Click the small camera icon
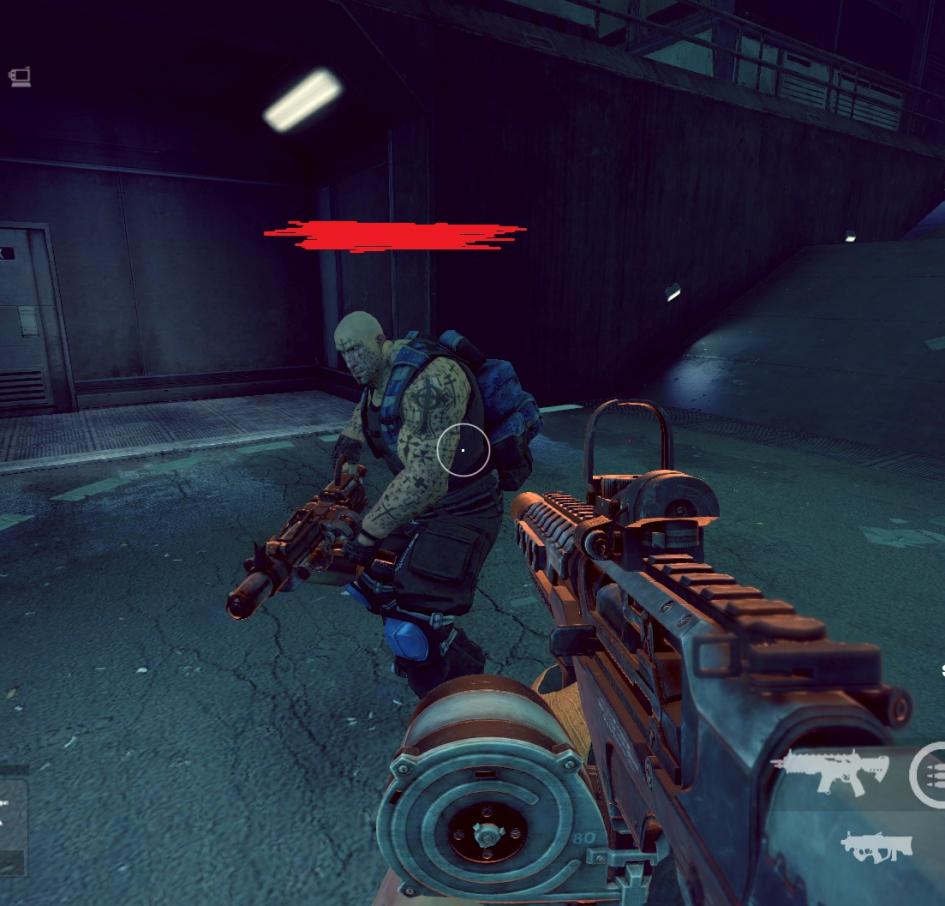Screen dimensions: 945x906 click(20, 77)
